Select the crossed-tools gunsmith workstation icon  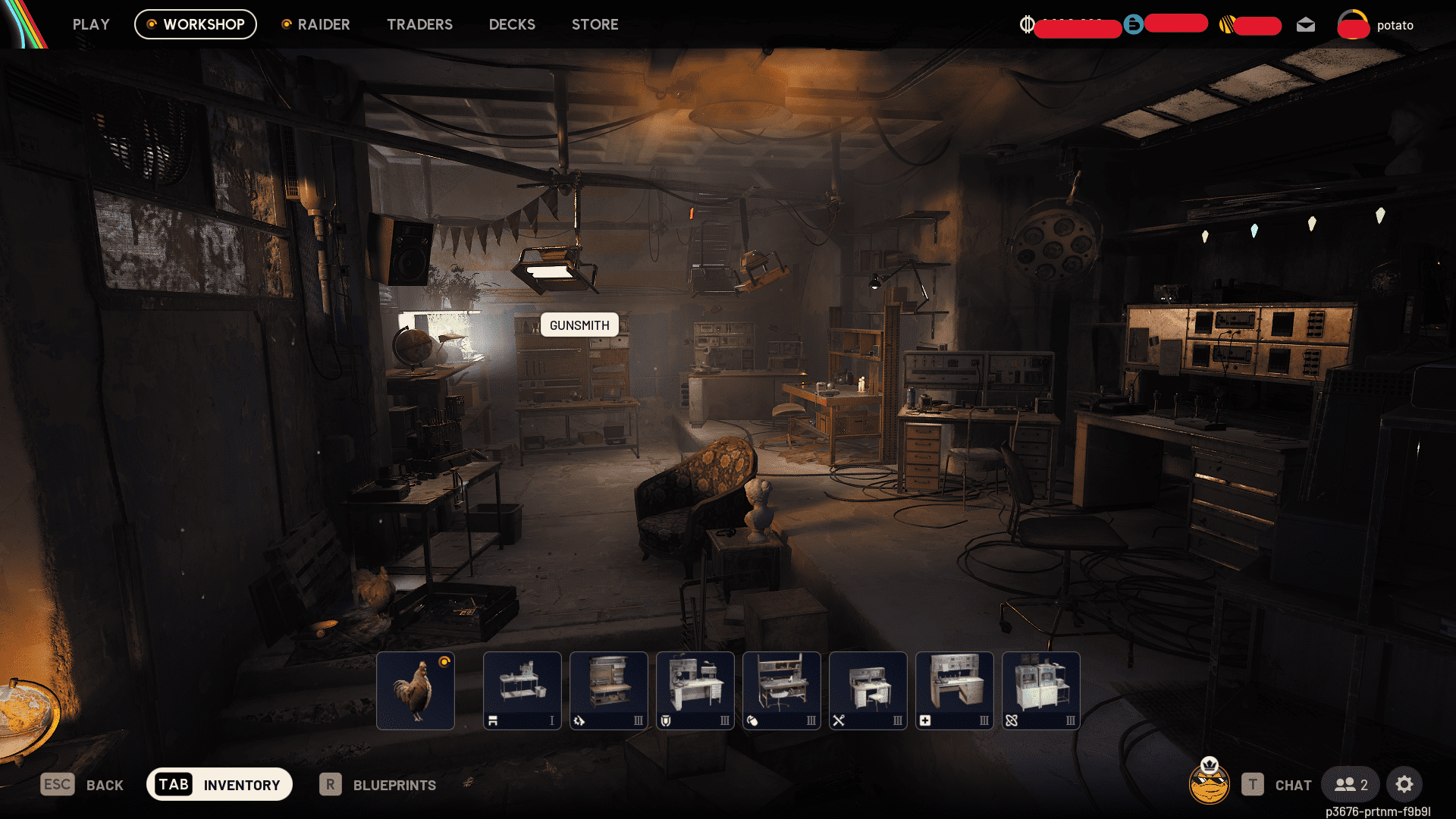tap(868, 690)
